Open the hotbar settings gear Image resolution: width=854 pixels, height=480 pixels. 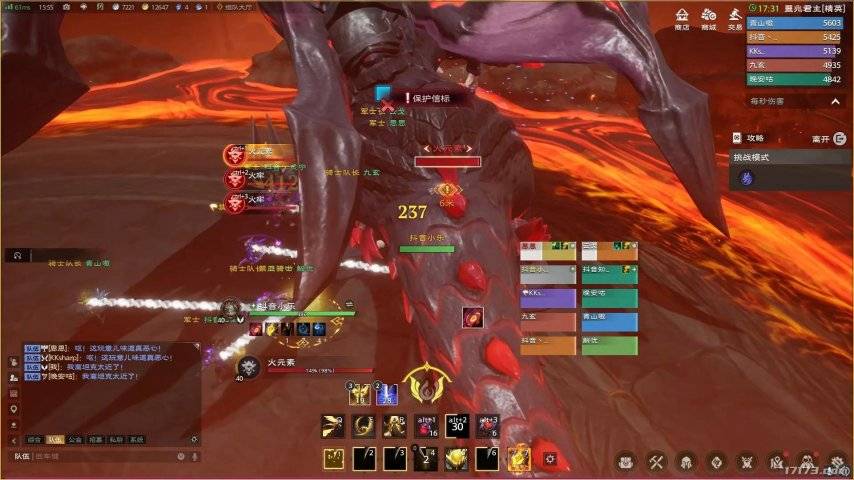point(549,459)
